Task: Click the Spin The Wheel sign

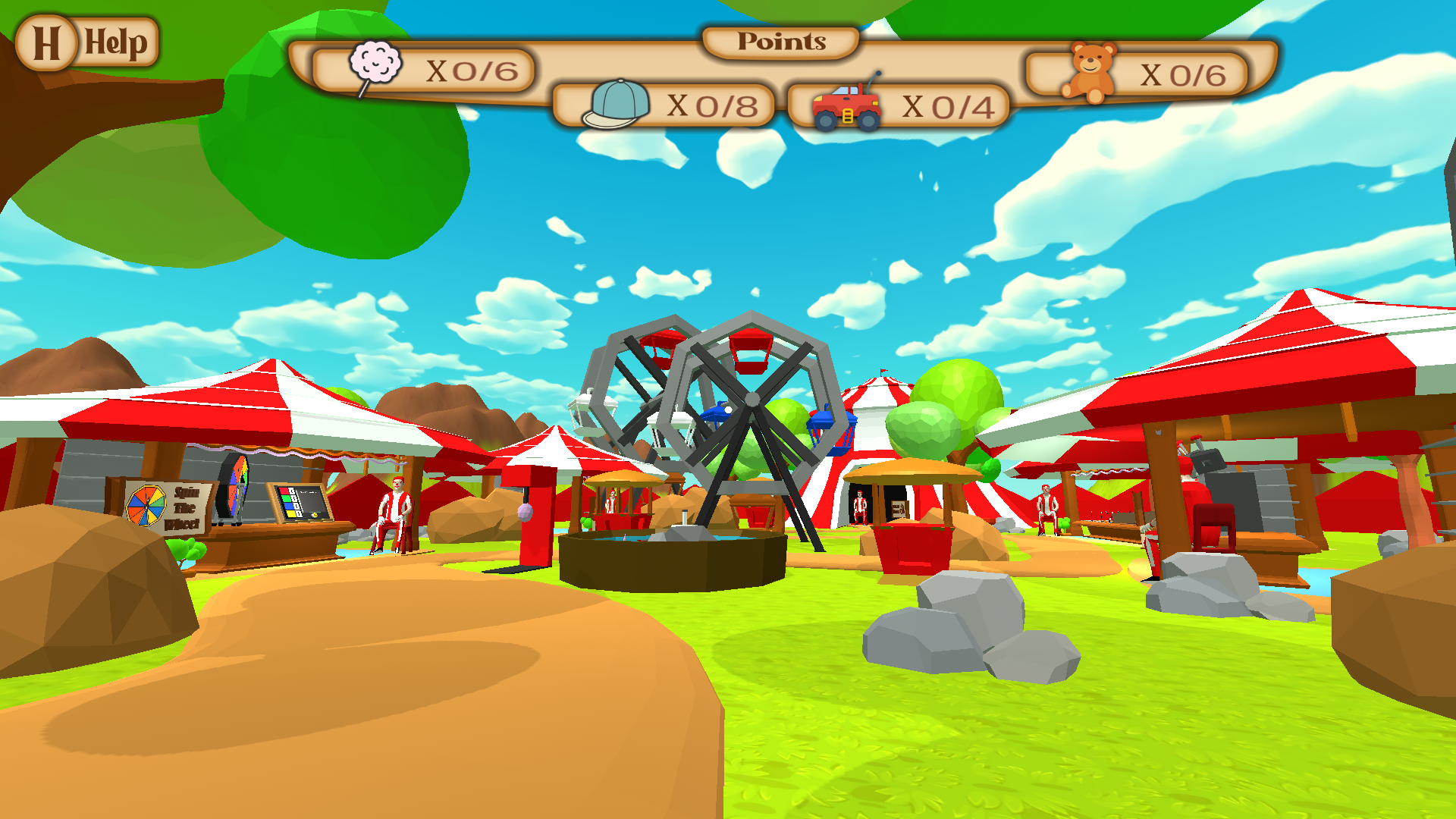Action: point(186,508)
